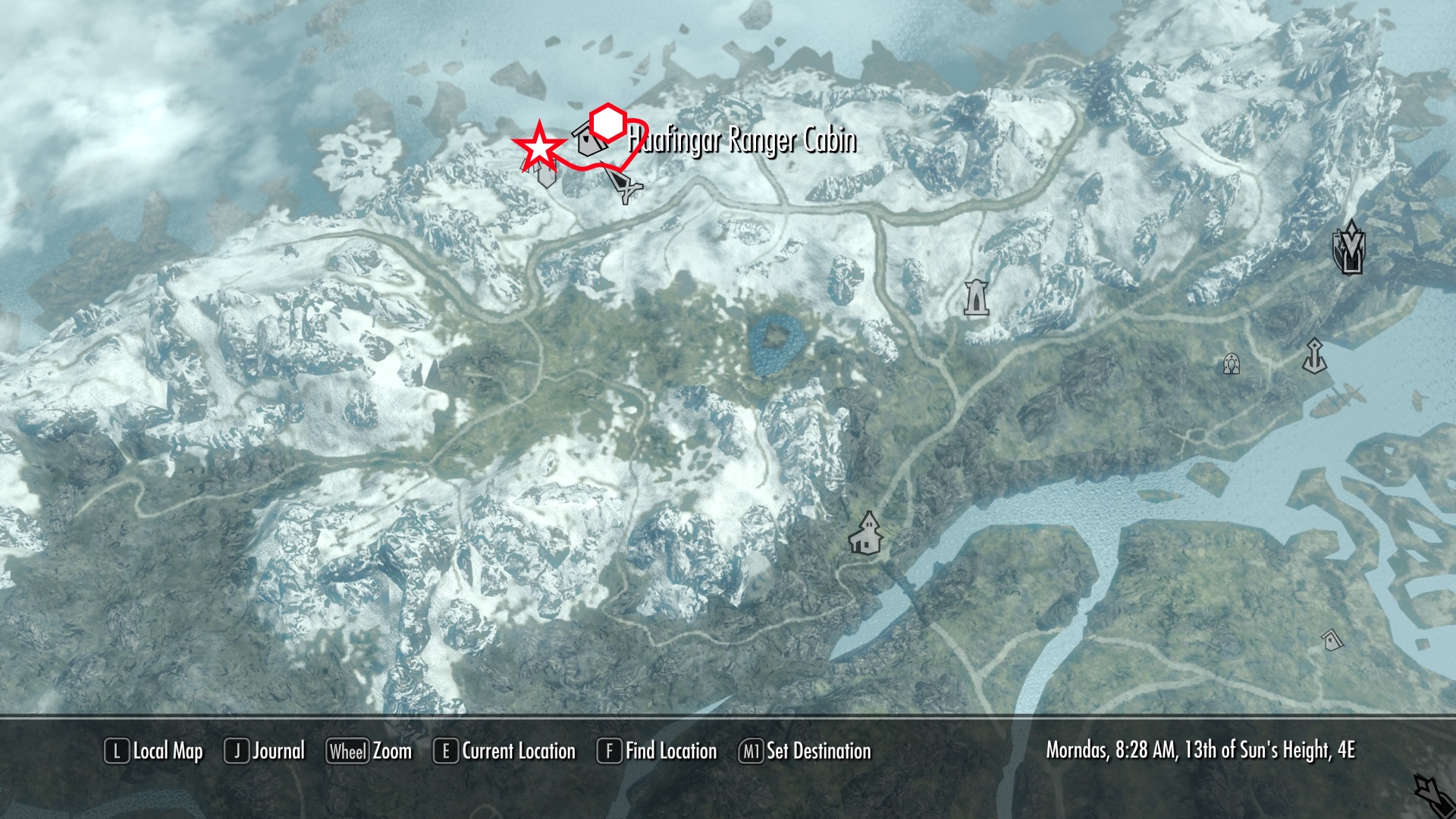
Task: Choose Find Location in the bottom bar
Action: coord(657,752)
